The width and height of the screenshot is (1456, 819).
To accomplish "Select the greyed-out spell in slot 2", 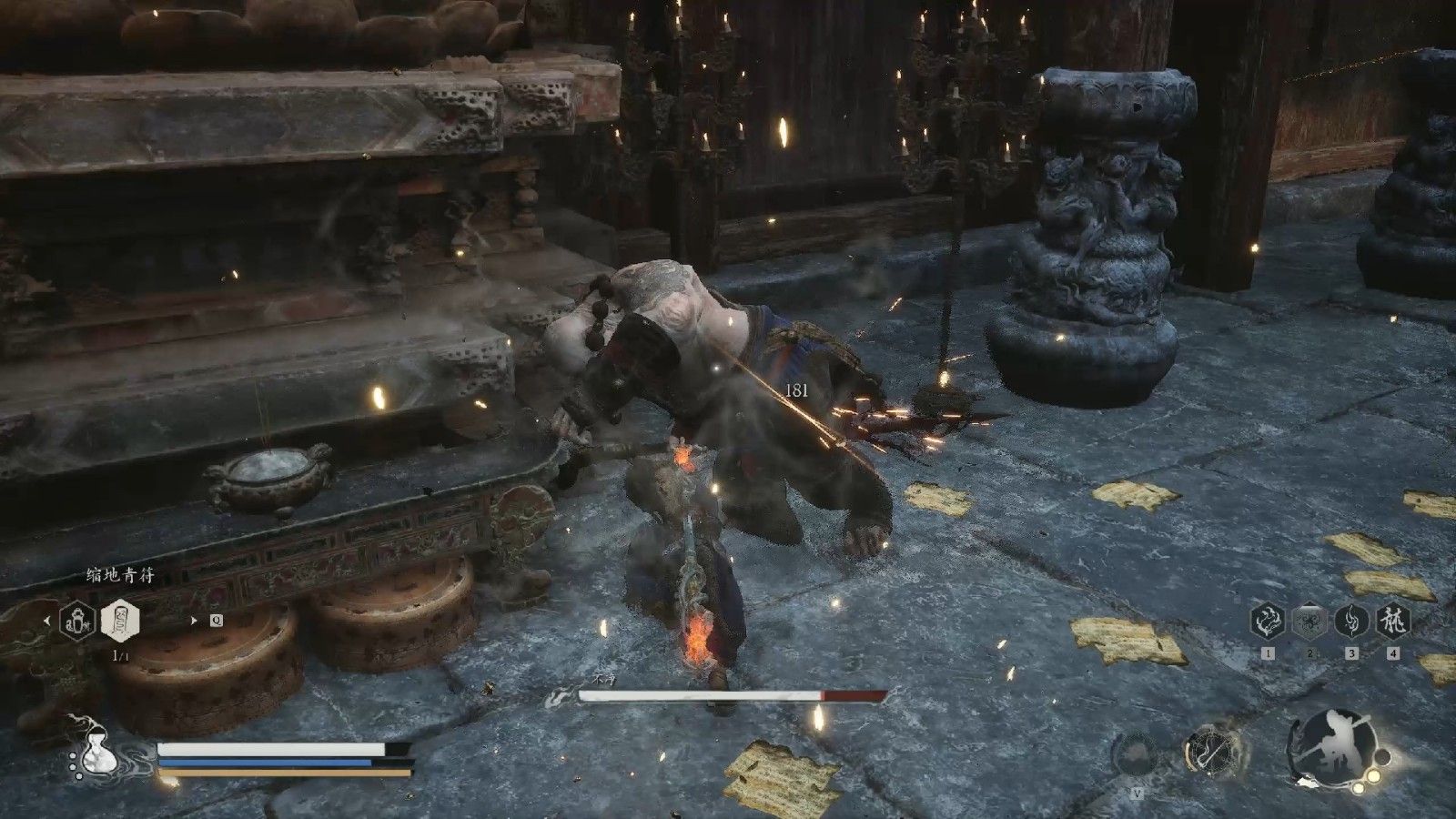I will coord(1309,622).
